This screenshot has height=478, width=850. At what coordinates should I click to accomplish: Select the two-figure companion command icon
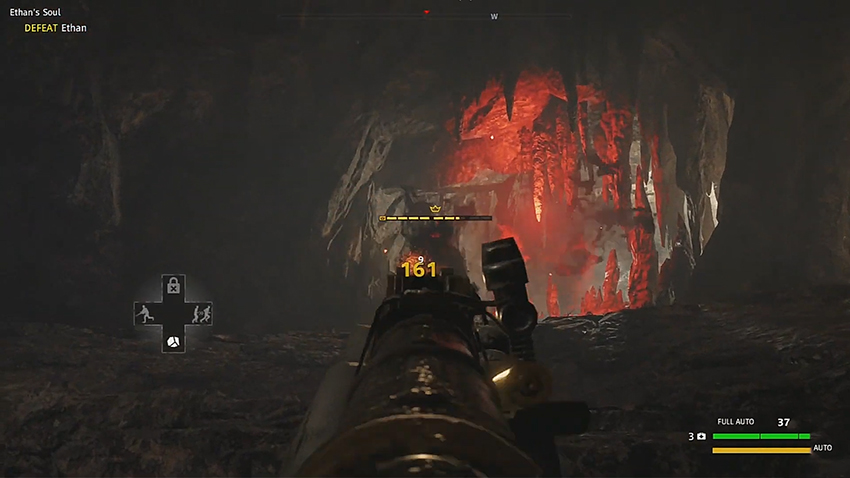[201, 314]
